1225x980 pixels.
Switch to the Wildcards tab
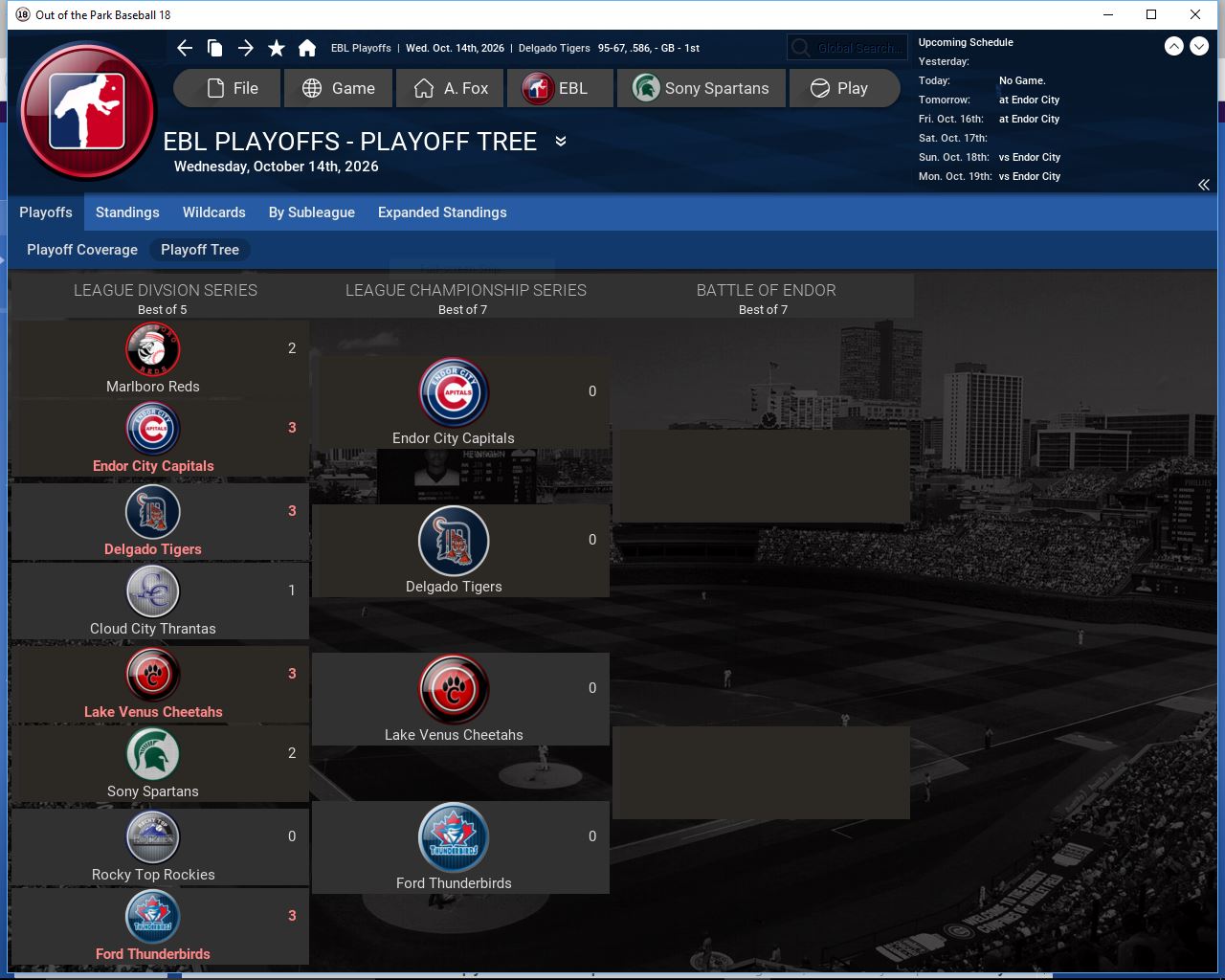[214, 212]
